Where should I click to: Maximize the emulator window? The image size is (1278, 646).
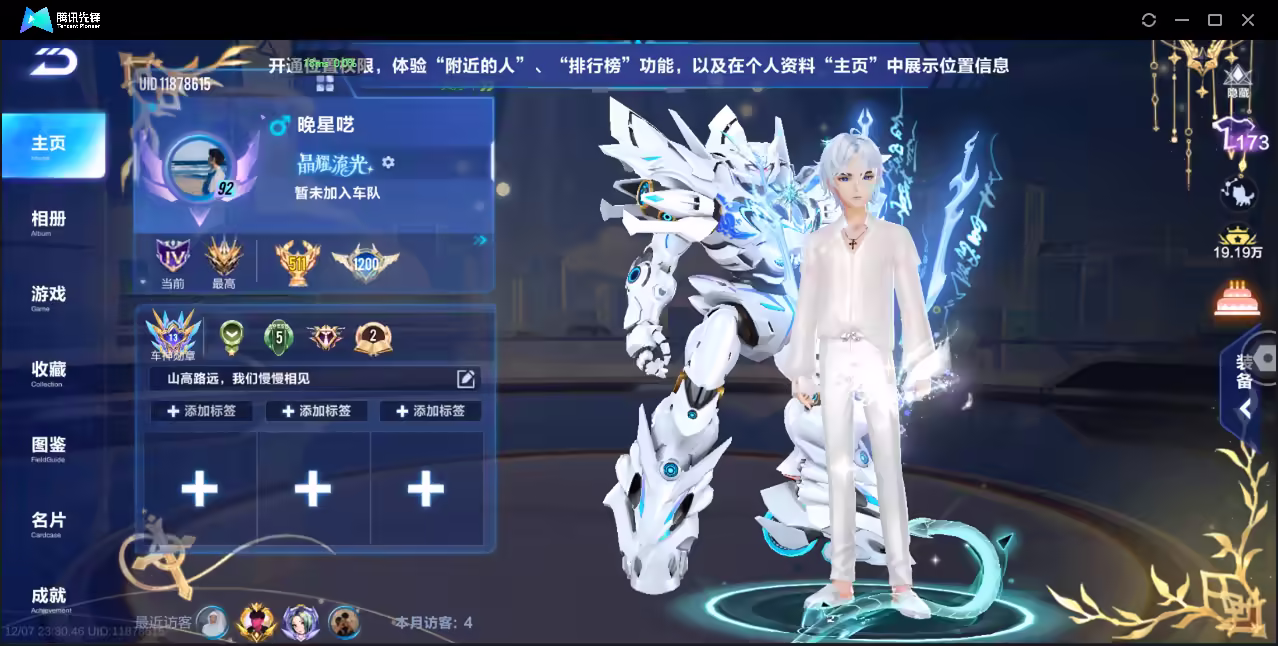[1215, 20]
